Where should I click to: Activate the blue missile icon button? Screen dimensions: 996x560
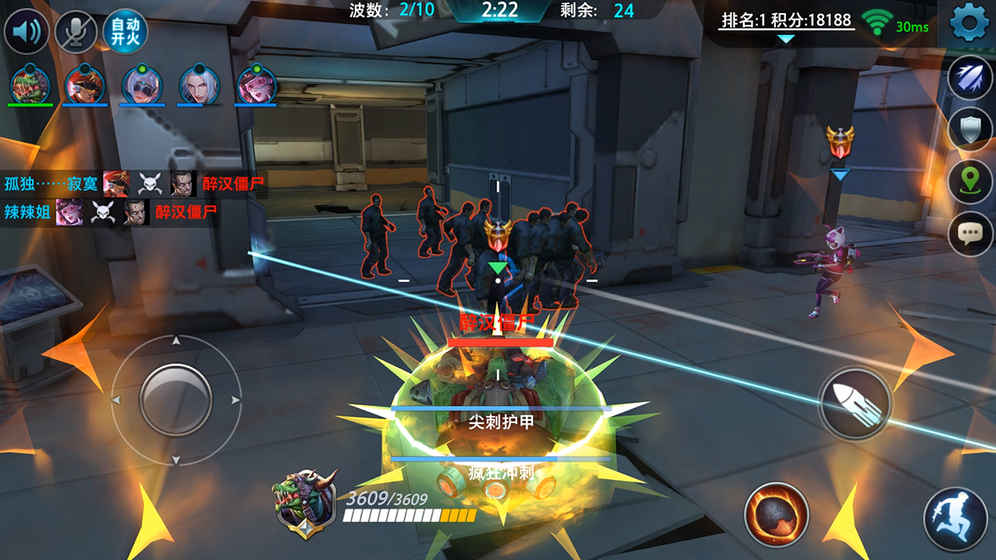[x=969, y=78]
